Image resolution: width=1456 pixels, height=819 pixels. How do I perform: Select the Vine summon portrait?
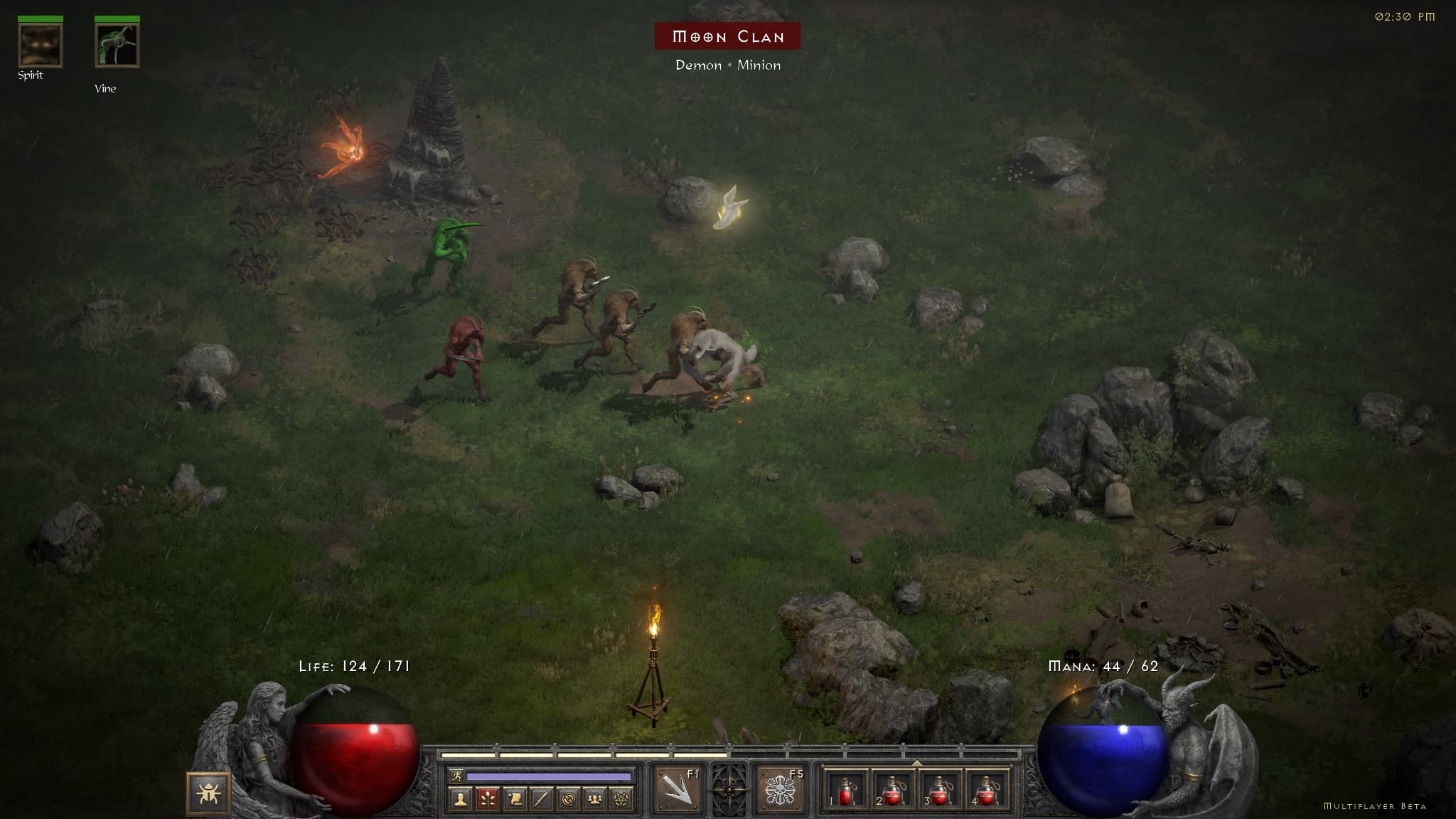click(x=117, y=45)
